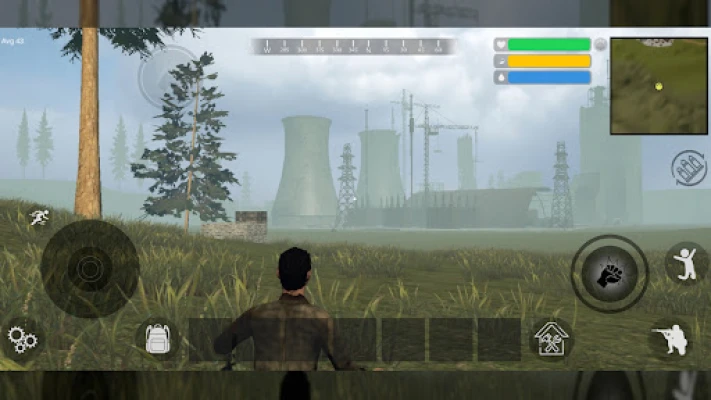711x400 pixels.
Task: Tap the virtual movement joystick
Action: pos(89,269)
